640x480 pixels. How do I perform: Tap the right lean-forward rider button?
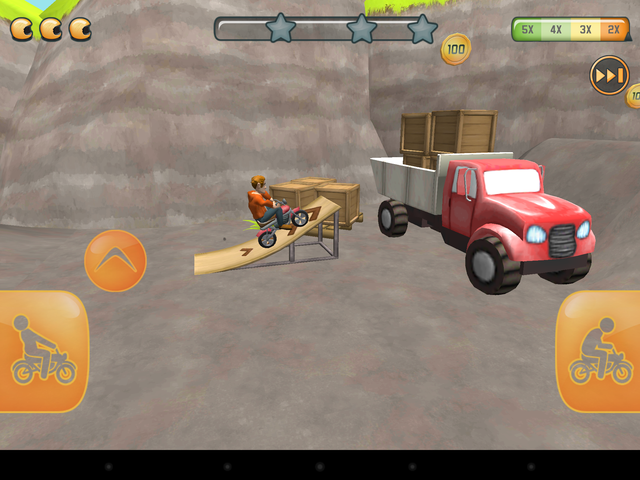tap(599, 351)
